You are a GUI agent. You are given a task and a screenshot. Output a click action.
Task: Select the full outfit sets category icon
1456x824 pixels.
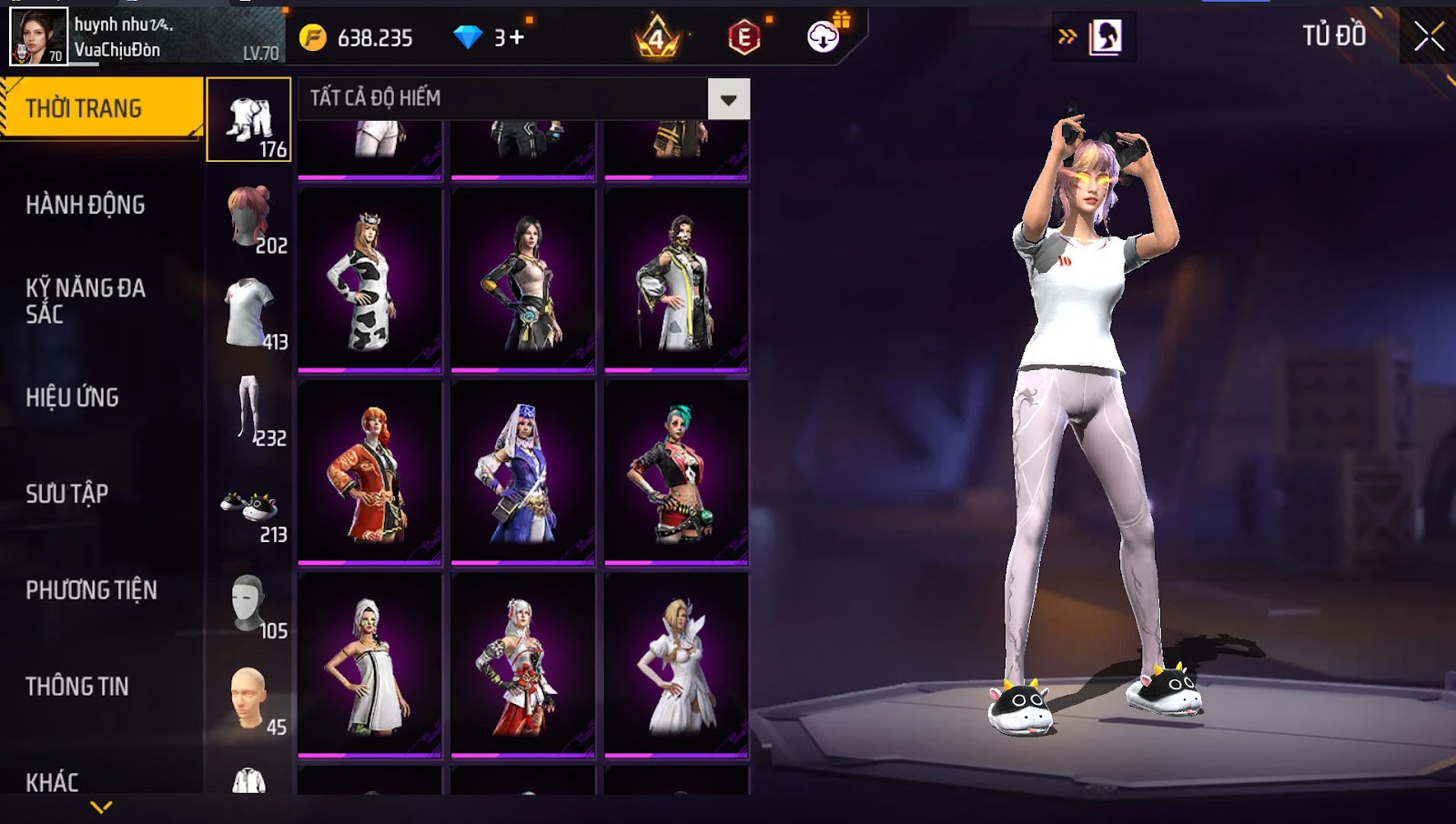(x=248, y=120)
